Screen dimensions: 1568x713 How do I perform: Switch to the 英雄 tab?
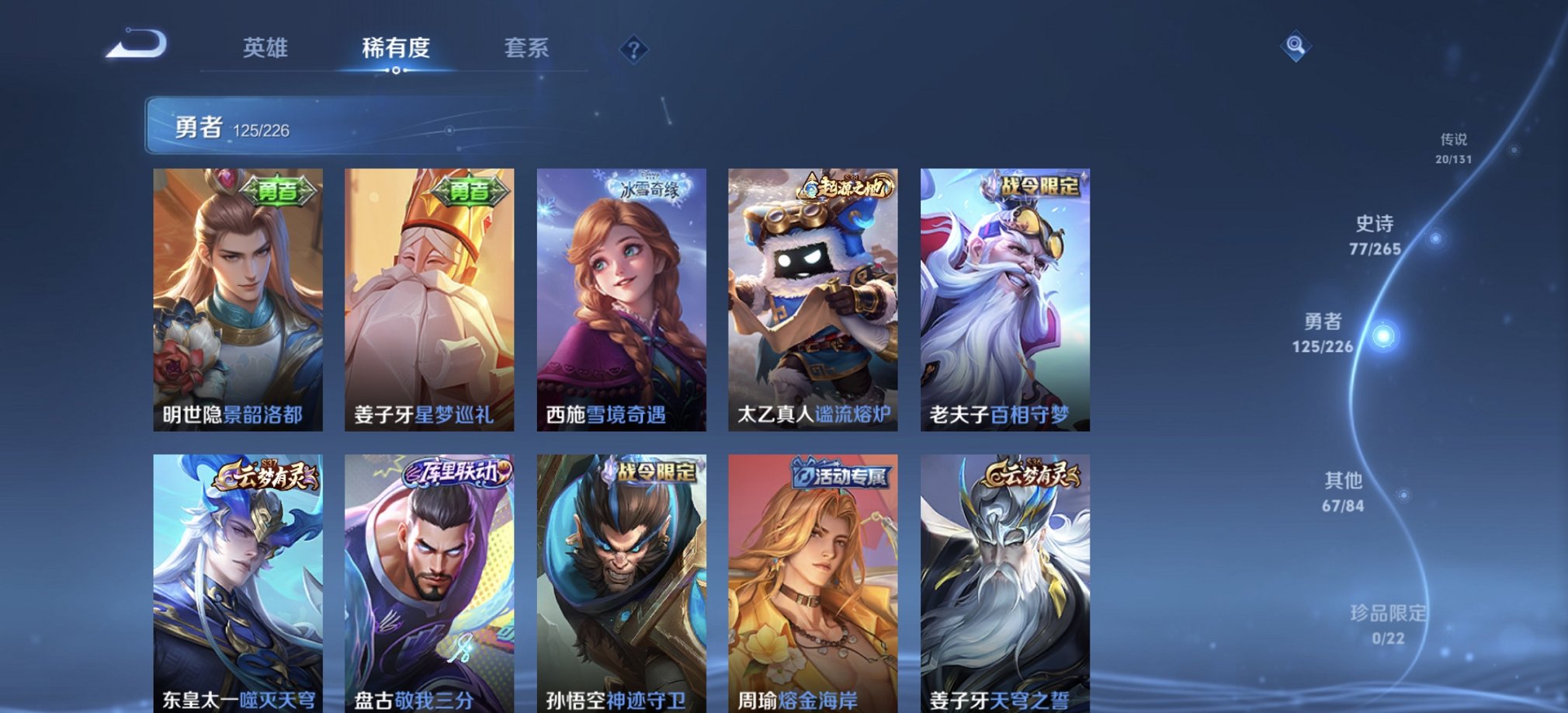coord(267,48)
